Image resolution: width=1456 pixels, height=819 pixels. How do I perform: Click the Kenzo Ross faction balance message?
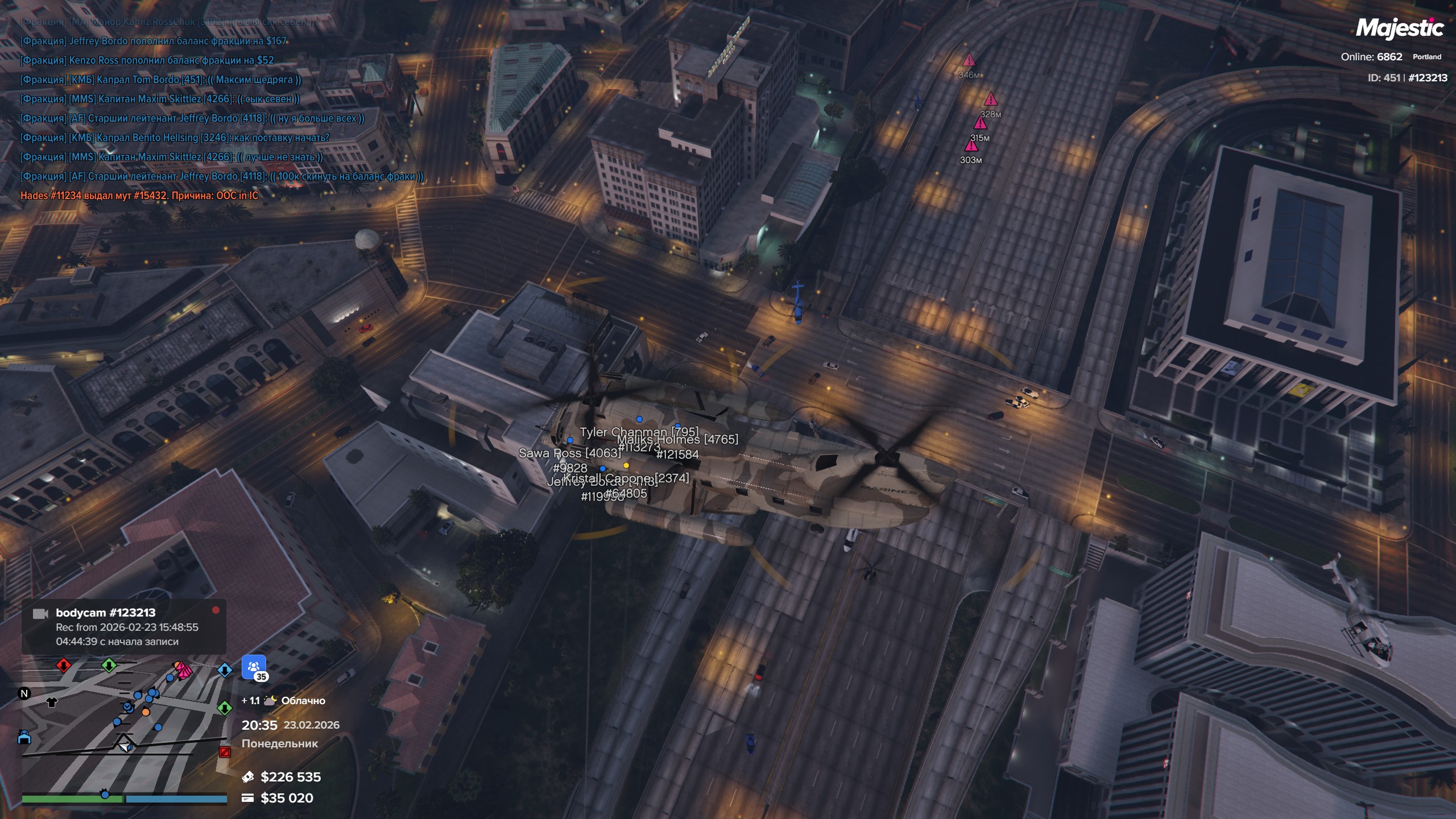[x=147, y=60]
